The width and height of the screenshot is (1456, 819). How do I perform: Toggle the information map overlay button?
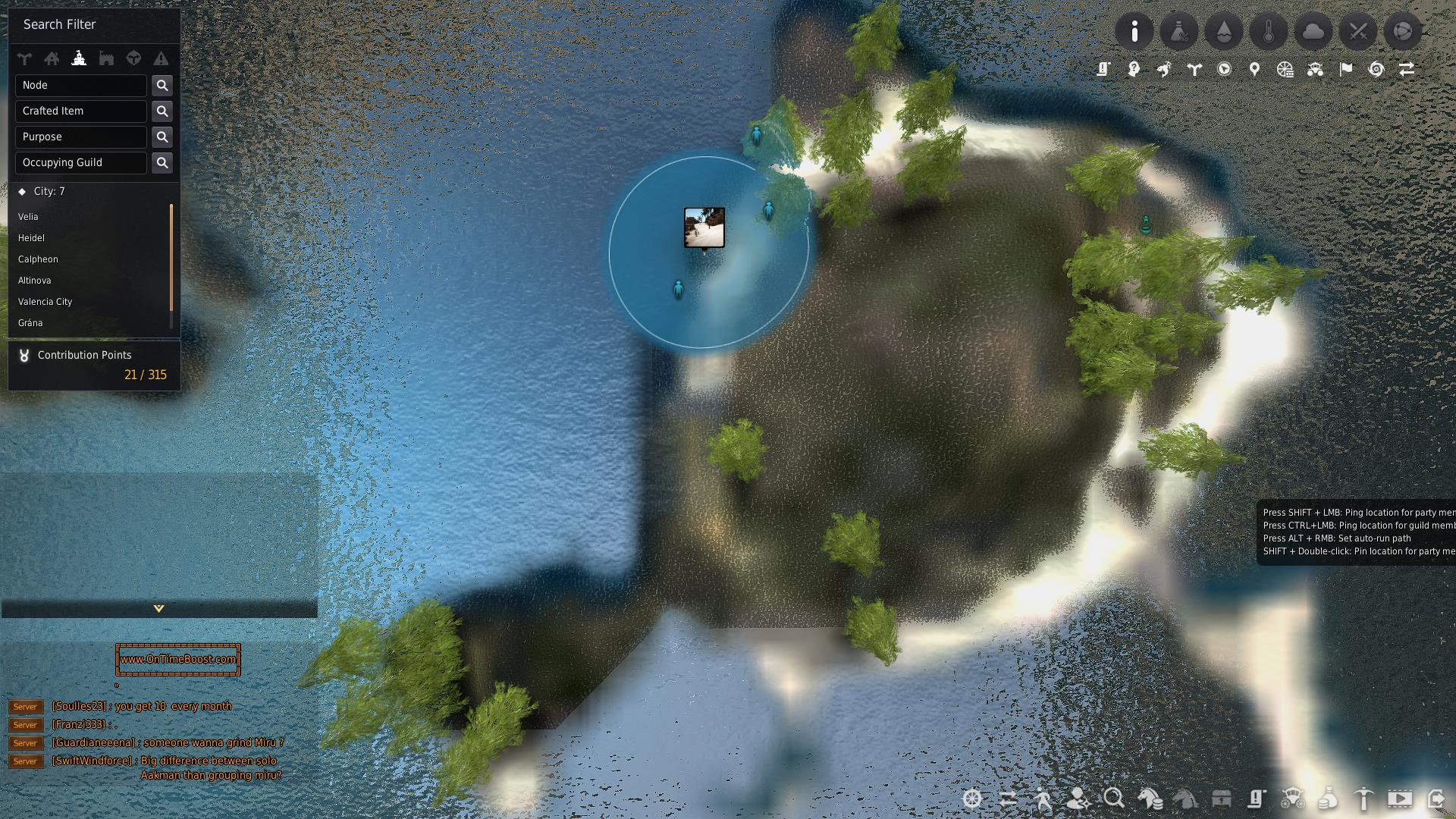coord(1134,32)
